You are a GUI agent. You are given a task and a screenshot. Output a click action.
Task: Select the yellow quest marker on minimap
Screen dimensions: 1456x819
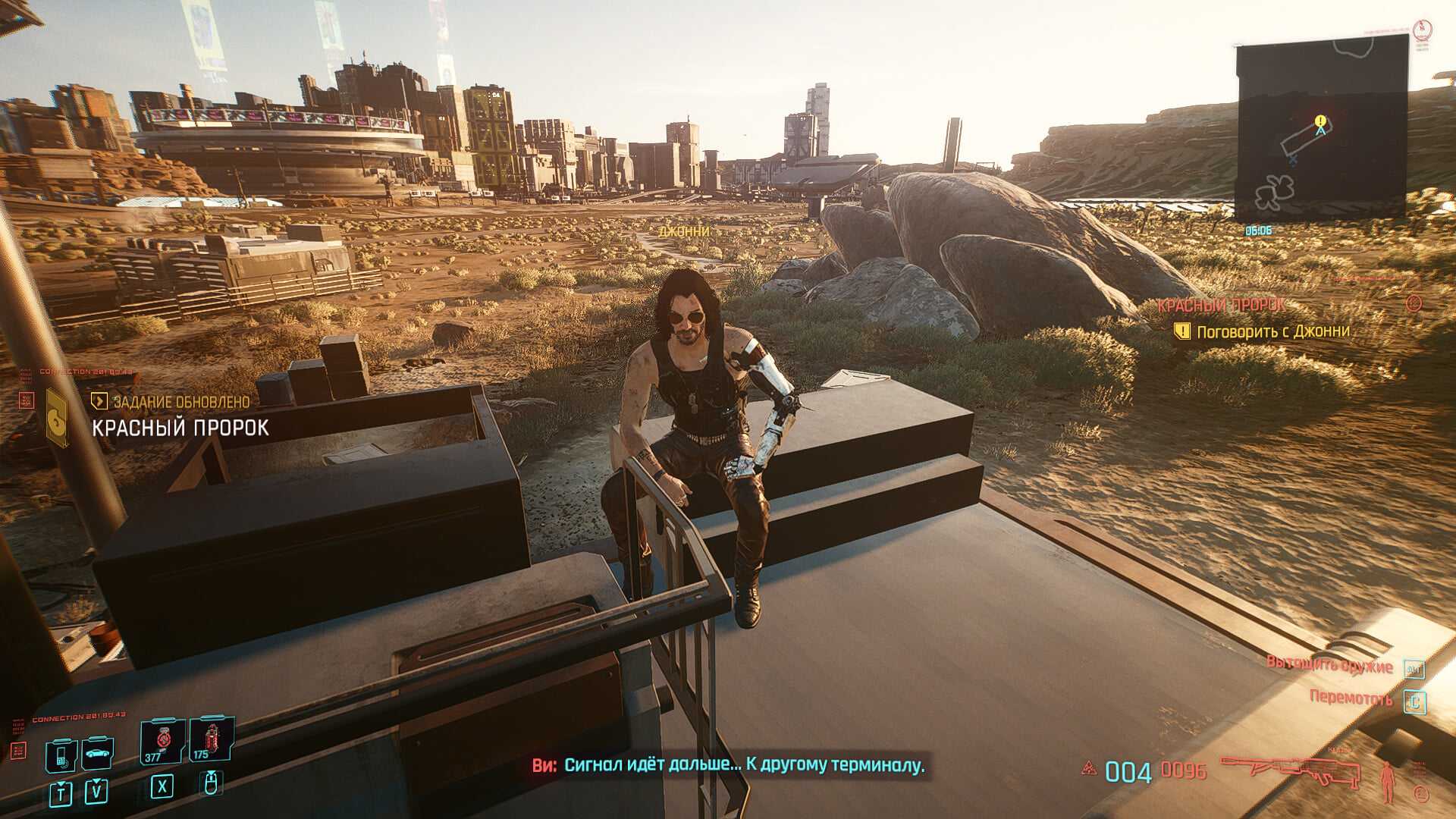(1321, 121)
